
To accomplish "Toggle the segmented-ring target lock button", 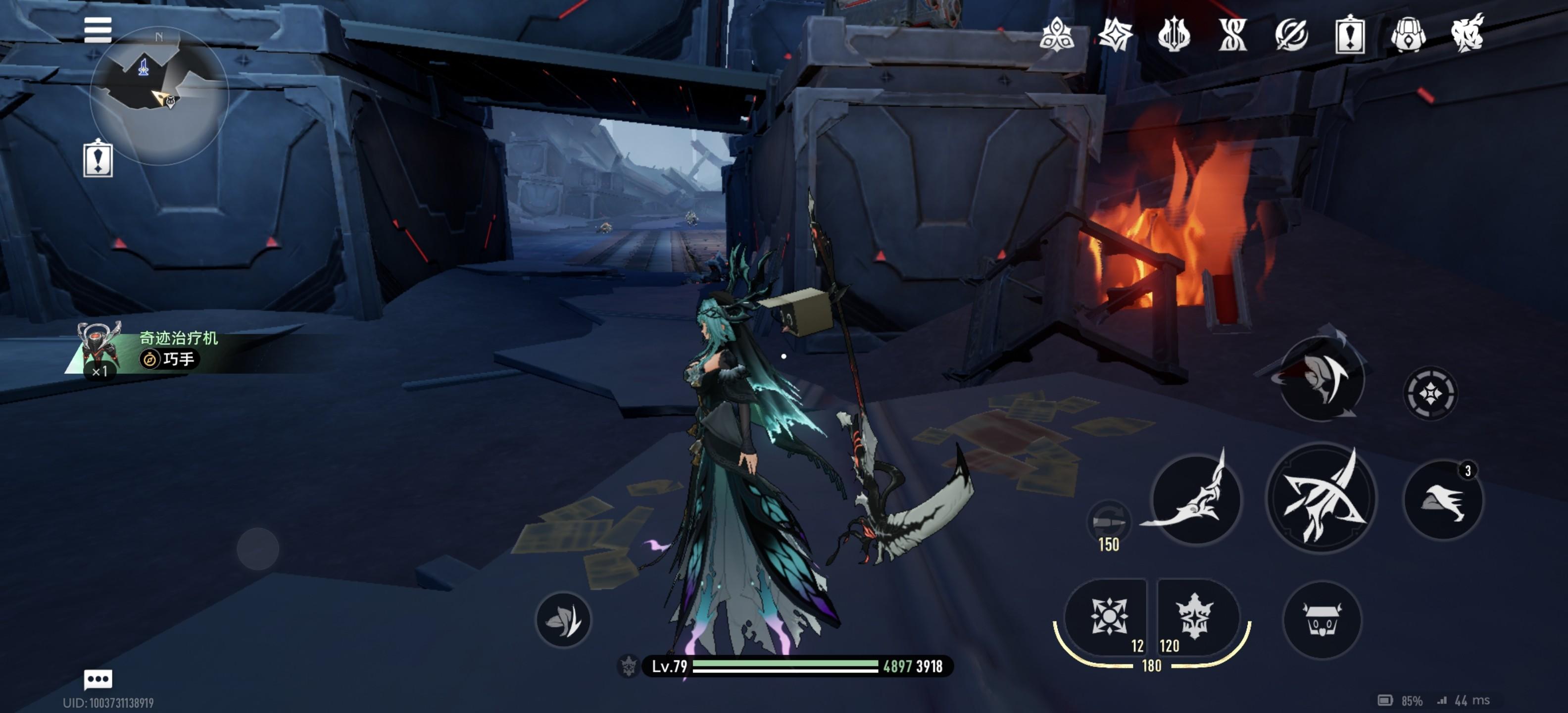I will [1430, 393].
